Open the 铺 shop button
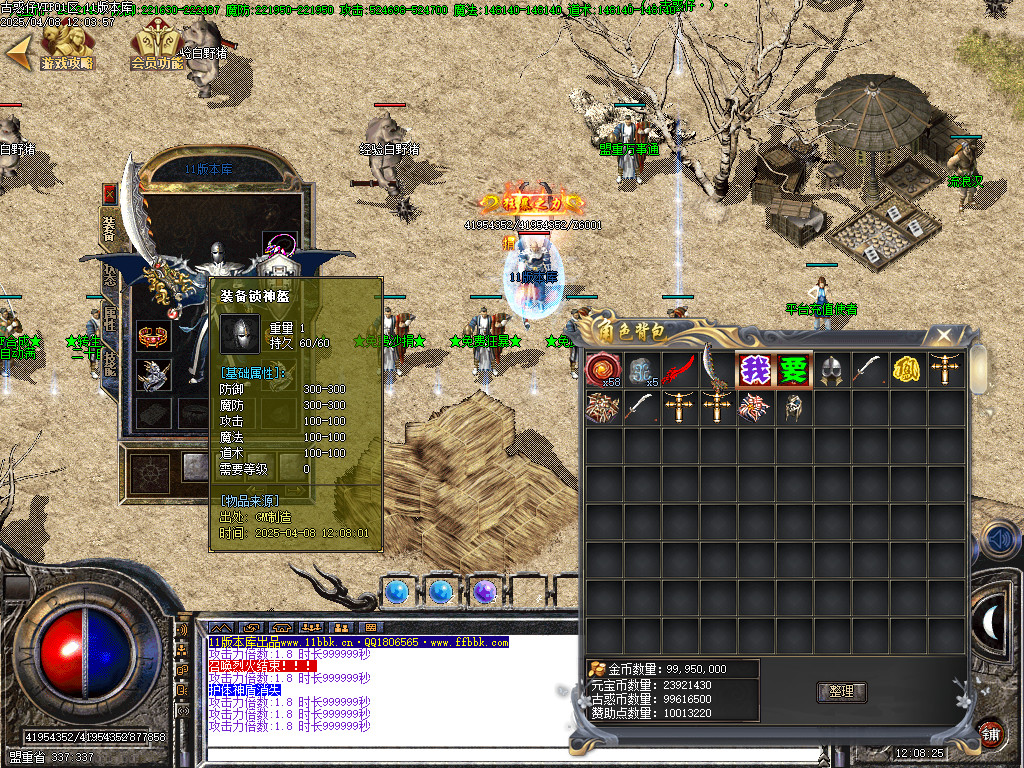 [989, 733]
